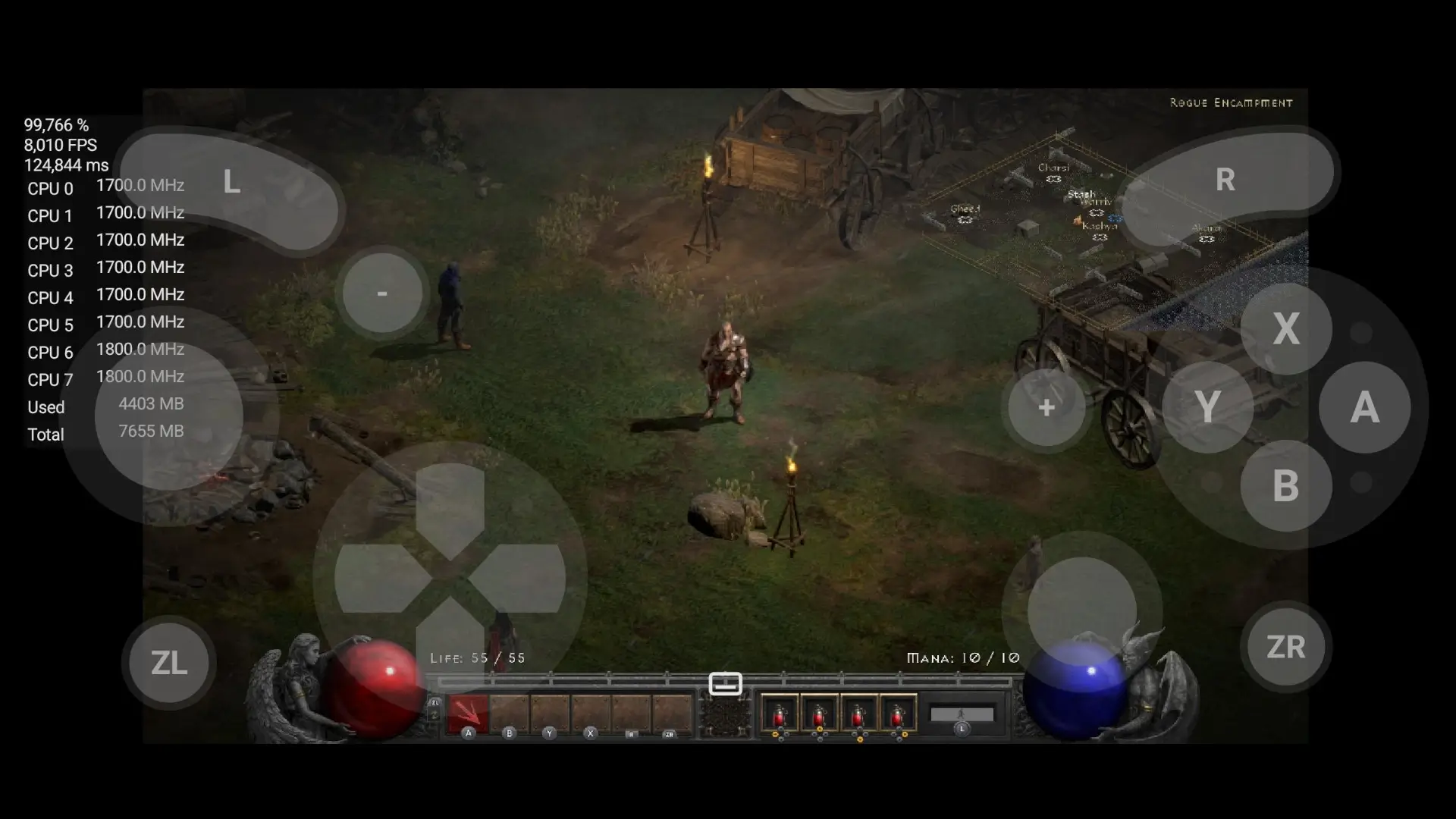1456x819 pixels.
Task: Activate the red Attack skill icon
Action: pos(468,714)
